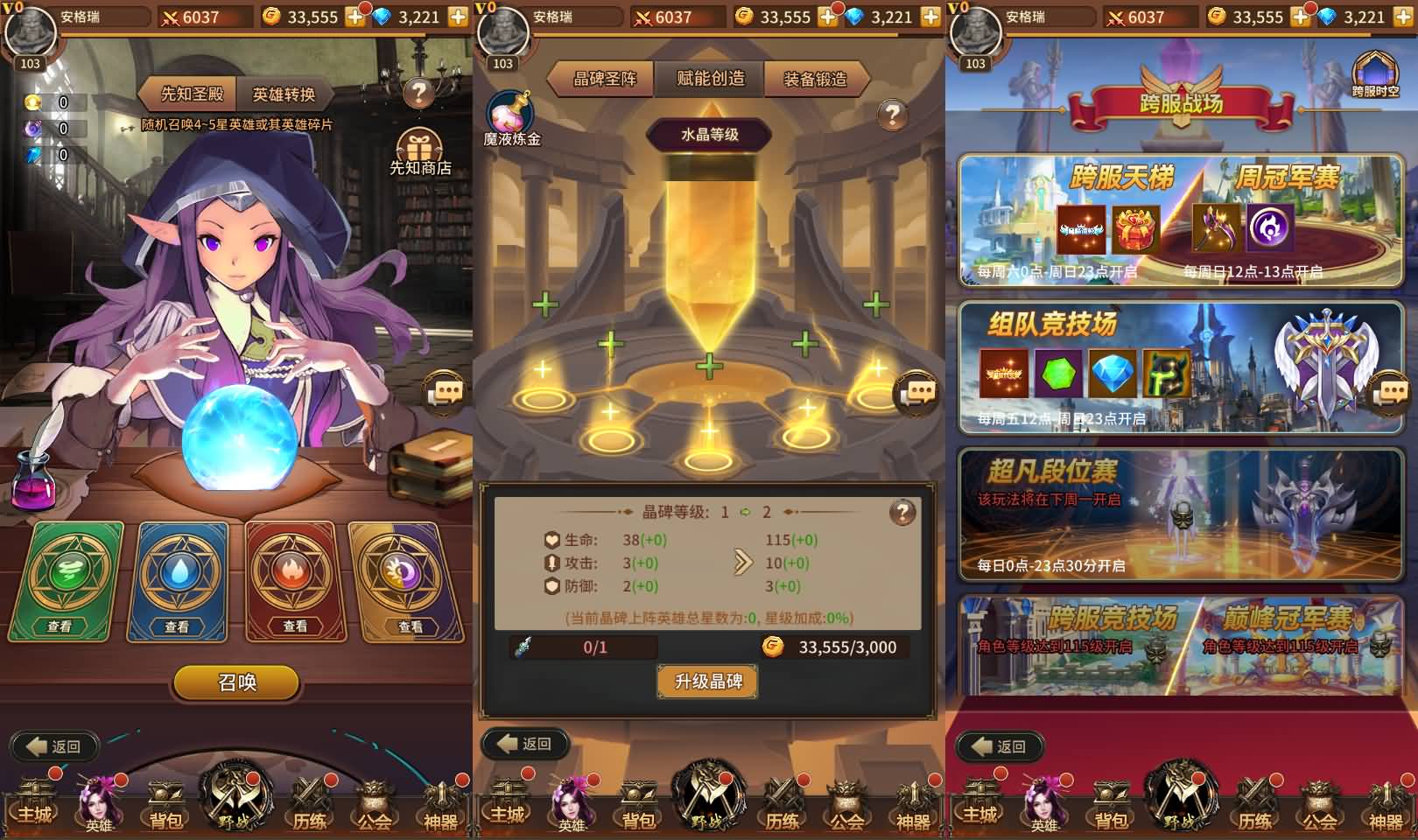The width and height of the screenshot is (1418, 840).
Task: Choose the red fire summoning card
Action: coord(291,581)
